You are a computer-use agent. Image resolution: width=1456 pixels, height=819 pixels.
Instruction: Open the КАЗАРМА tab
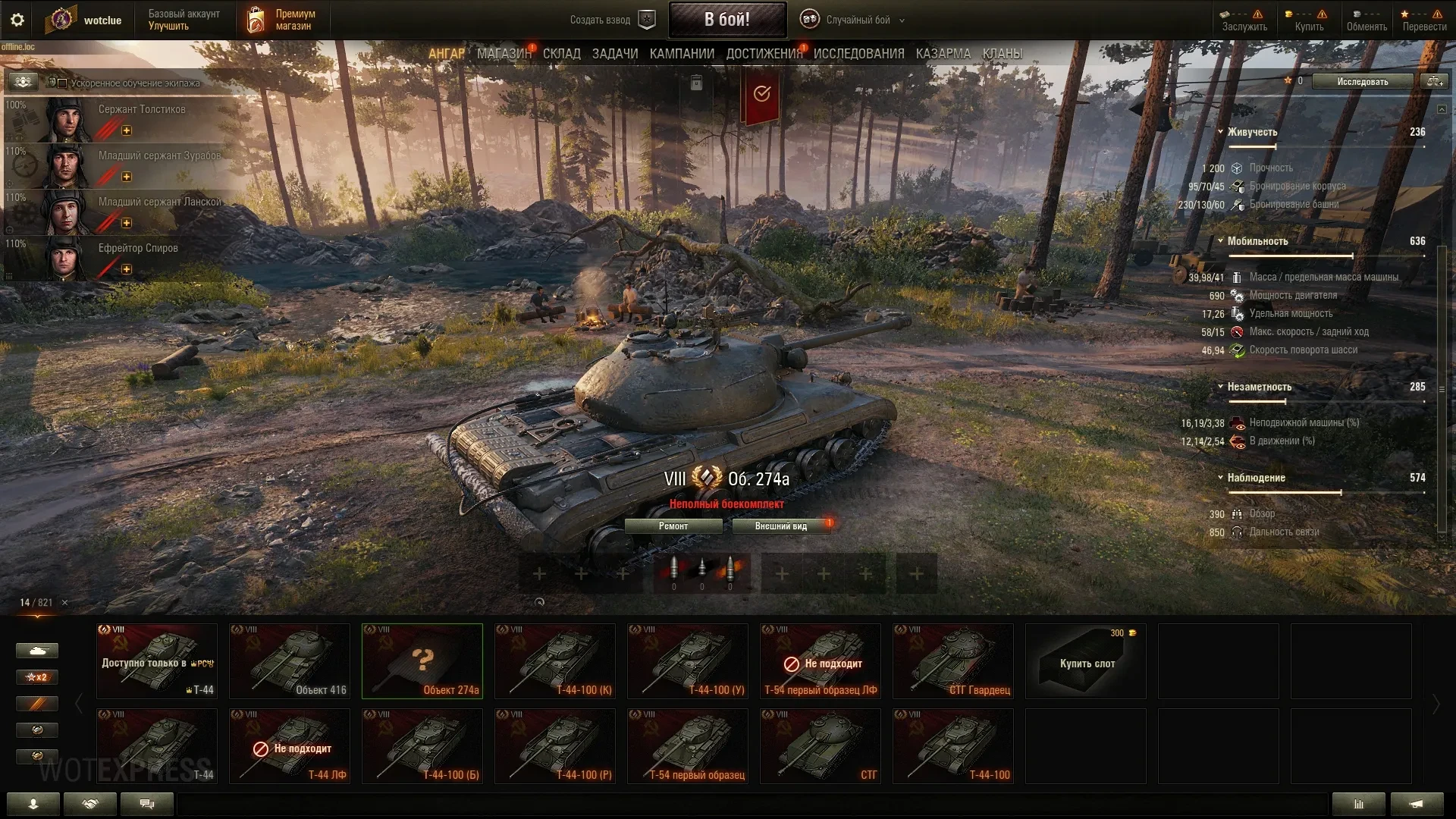(943, 54)
